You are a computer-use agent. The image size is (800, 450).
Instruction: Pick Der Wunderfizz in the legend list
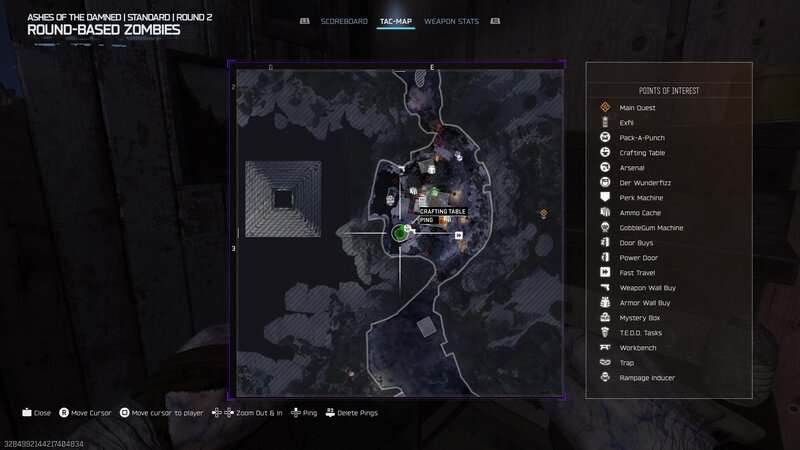click(x=641, y=183)
